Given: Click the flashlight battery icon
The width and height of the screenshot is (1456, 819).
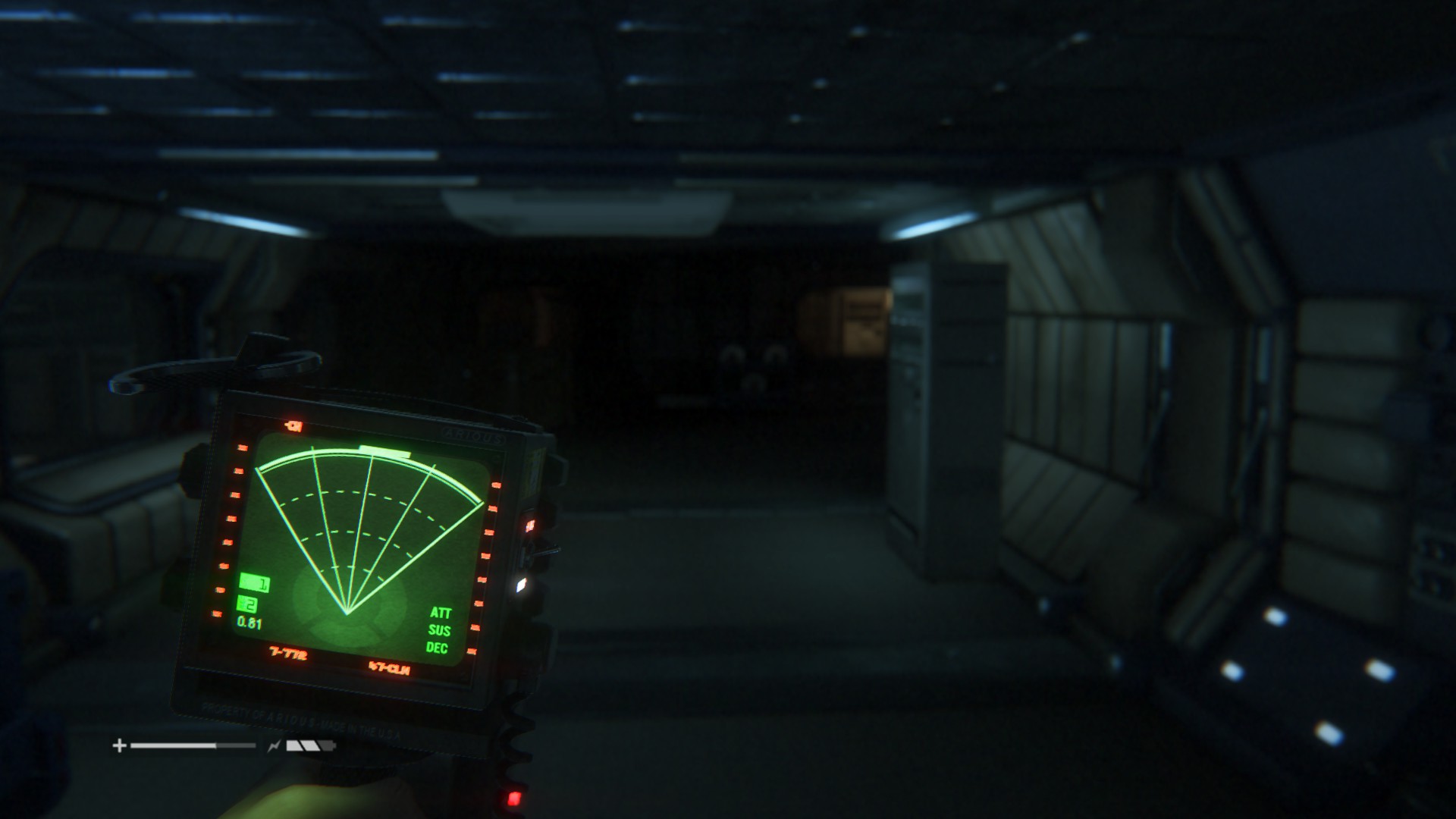Looking at the screenshot, I should [x=309, y=746].
